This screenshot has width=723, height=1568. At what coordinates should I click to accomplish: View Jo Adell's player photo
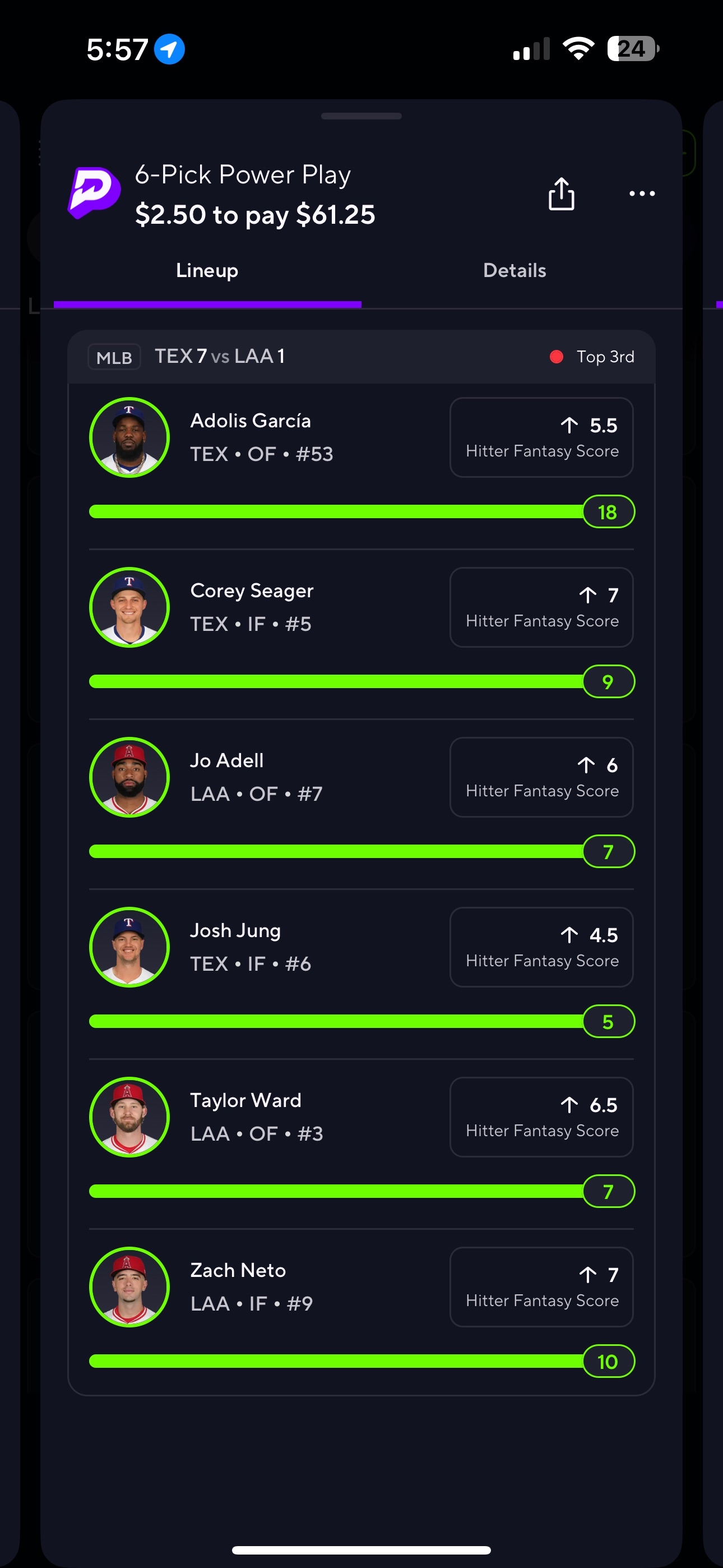pyautogui.click(x=129, y=777)
